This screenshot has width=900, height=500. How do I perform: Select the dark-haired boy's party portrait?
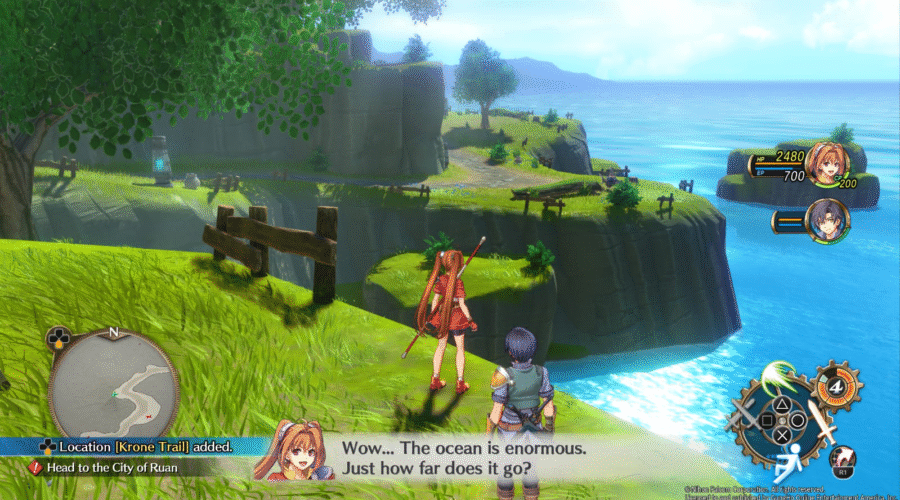(x=828, y=220)
